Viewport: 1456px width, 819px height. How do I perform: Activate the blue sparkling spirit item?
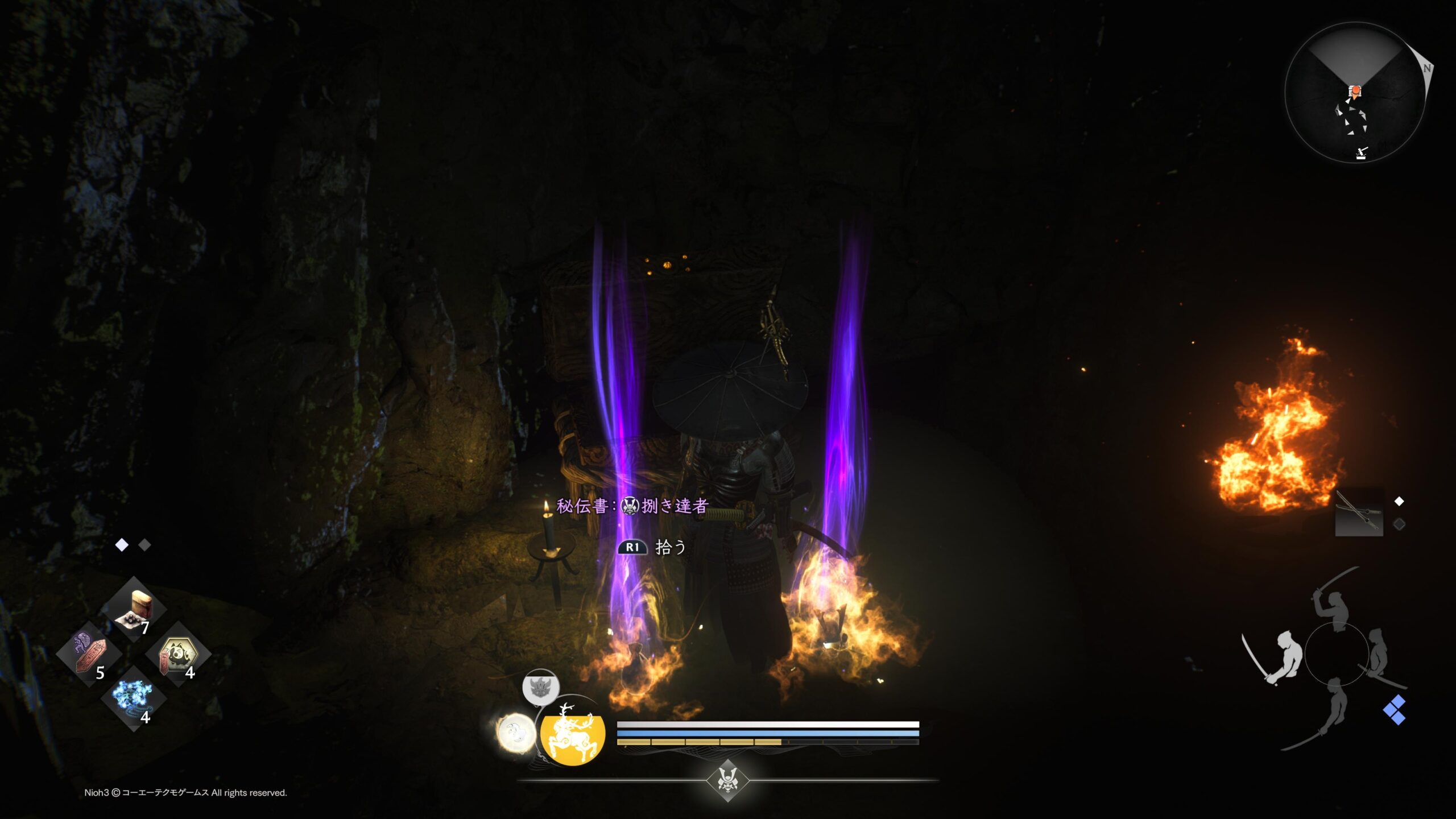[134, 699]
